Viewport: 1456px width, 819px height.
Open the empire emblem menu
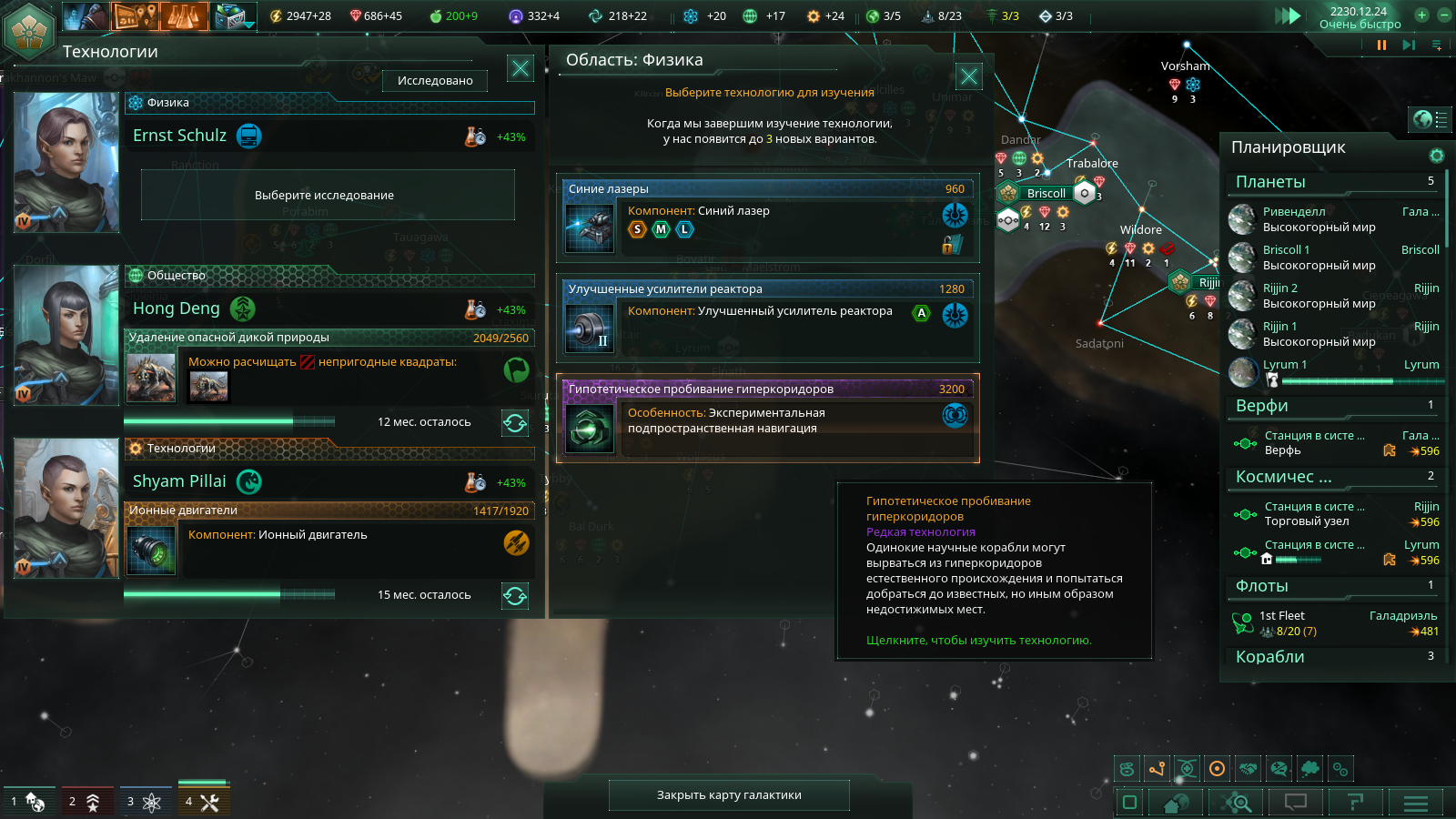(x=30, y=29)
